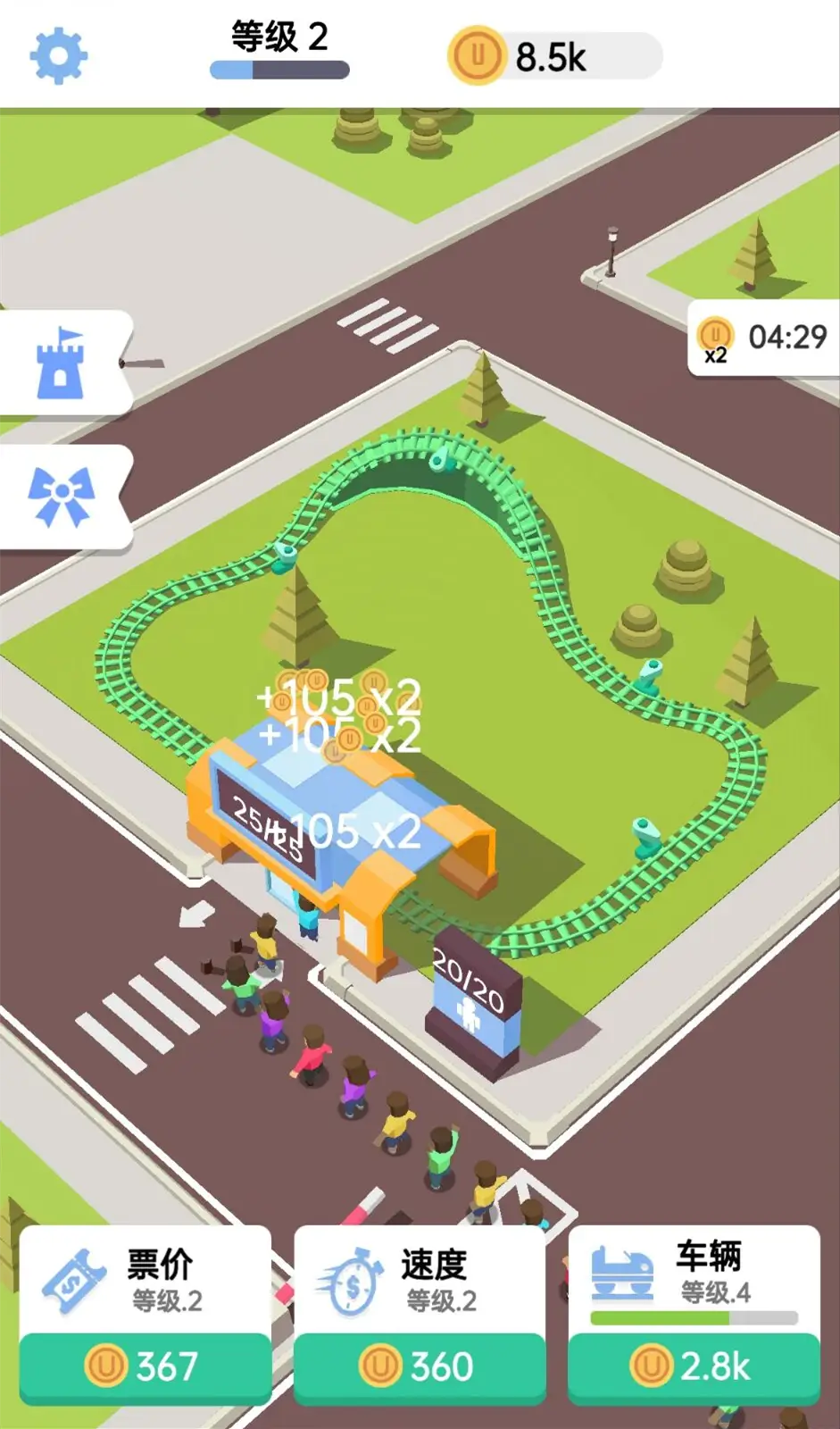Open the settings gear menu

pyautogui.click(x=59, y=55)
